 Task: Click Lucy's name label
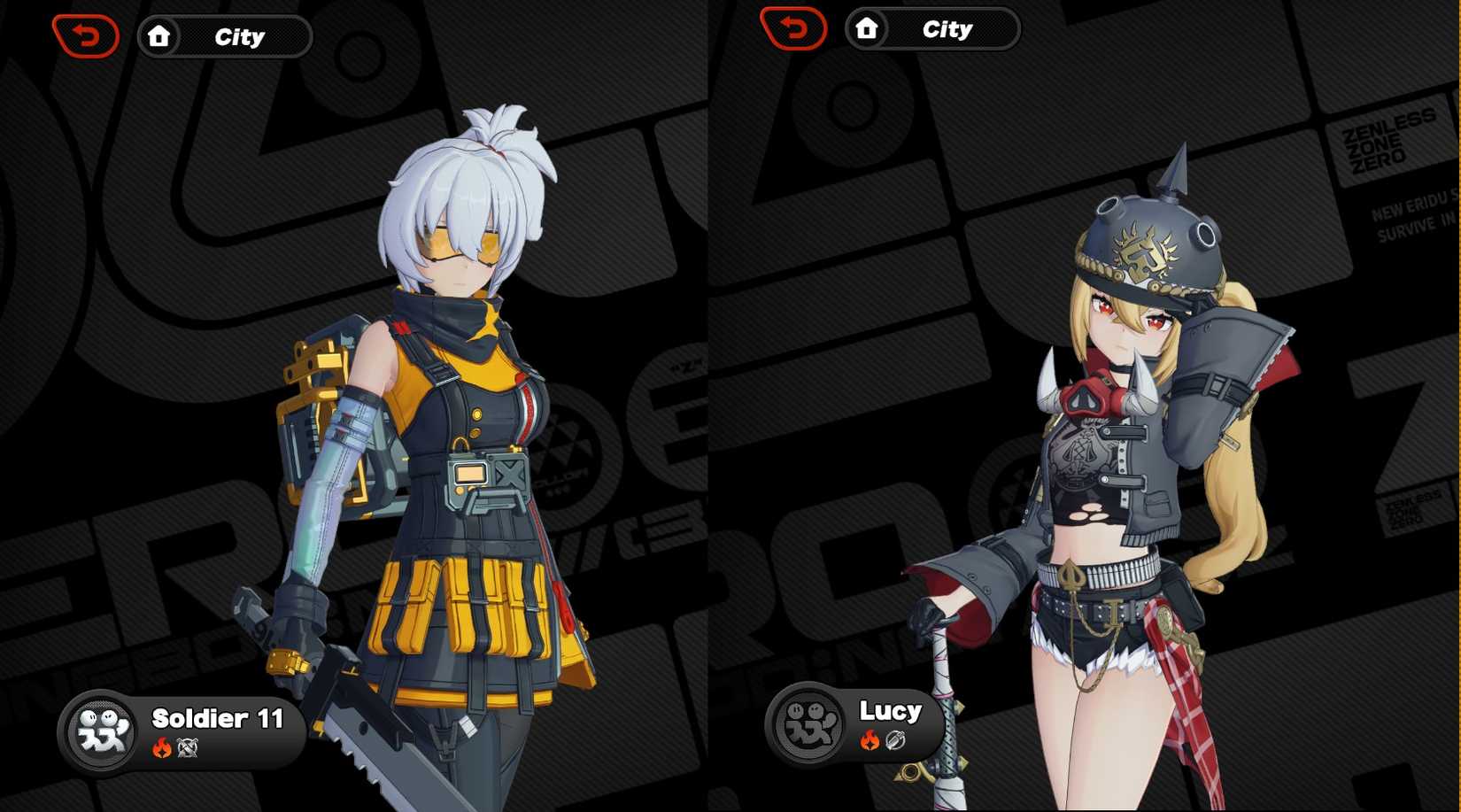890,710
